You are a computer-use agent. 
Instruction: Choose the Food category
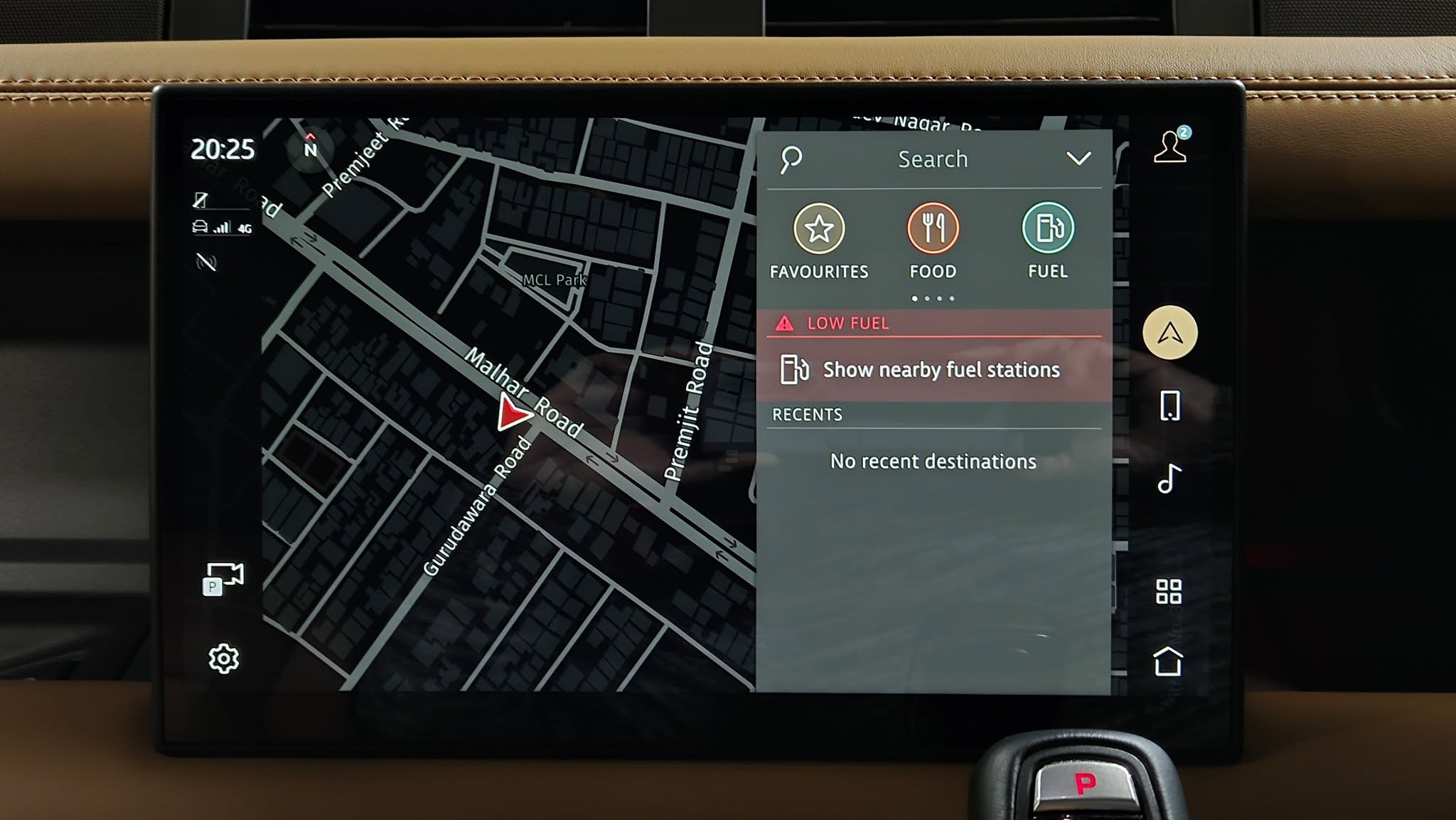933,229
